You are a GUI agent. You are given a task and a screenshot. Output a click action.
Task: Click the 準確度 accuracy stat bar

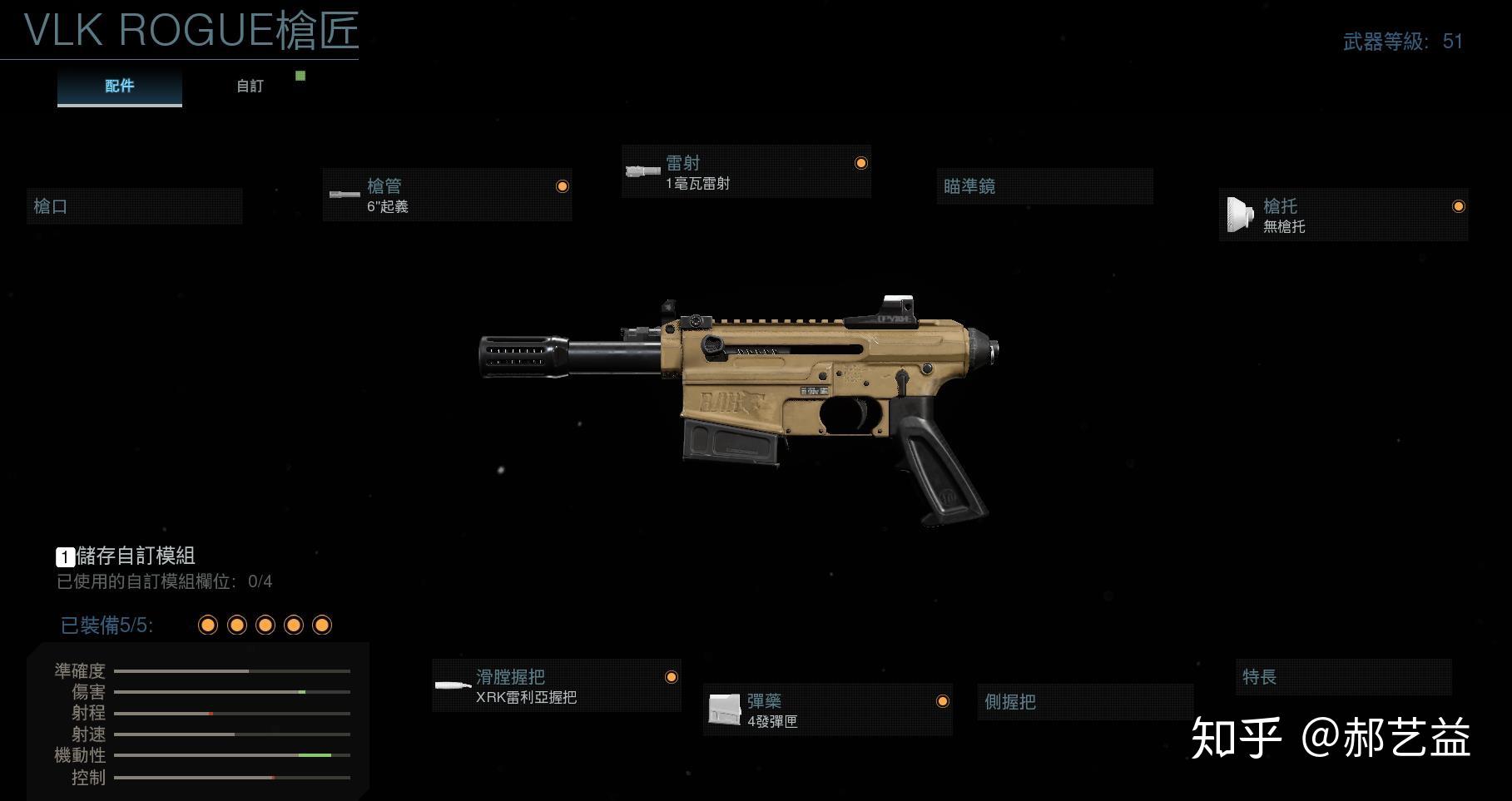click(x=233, y=670)
